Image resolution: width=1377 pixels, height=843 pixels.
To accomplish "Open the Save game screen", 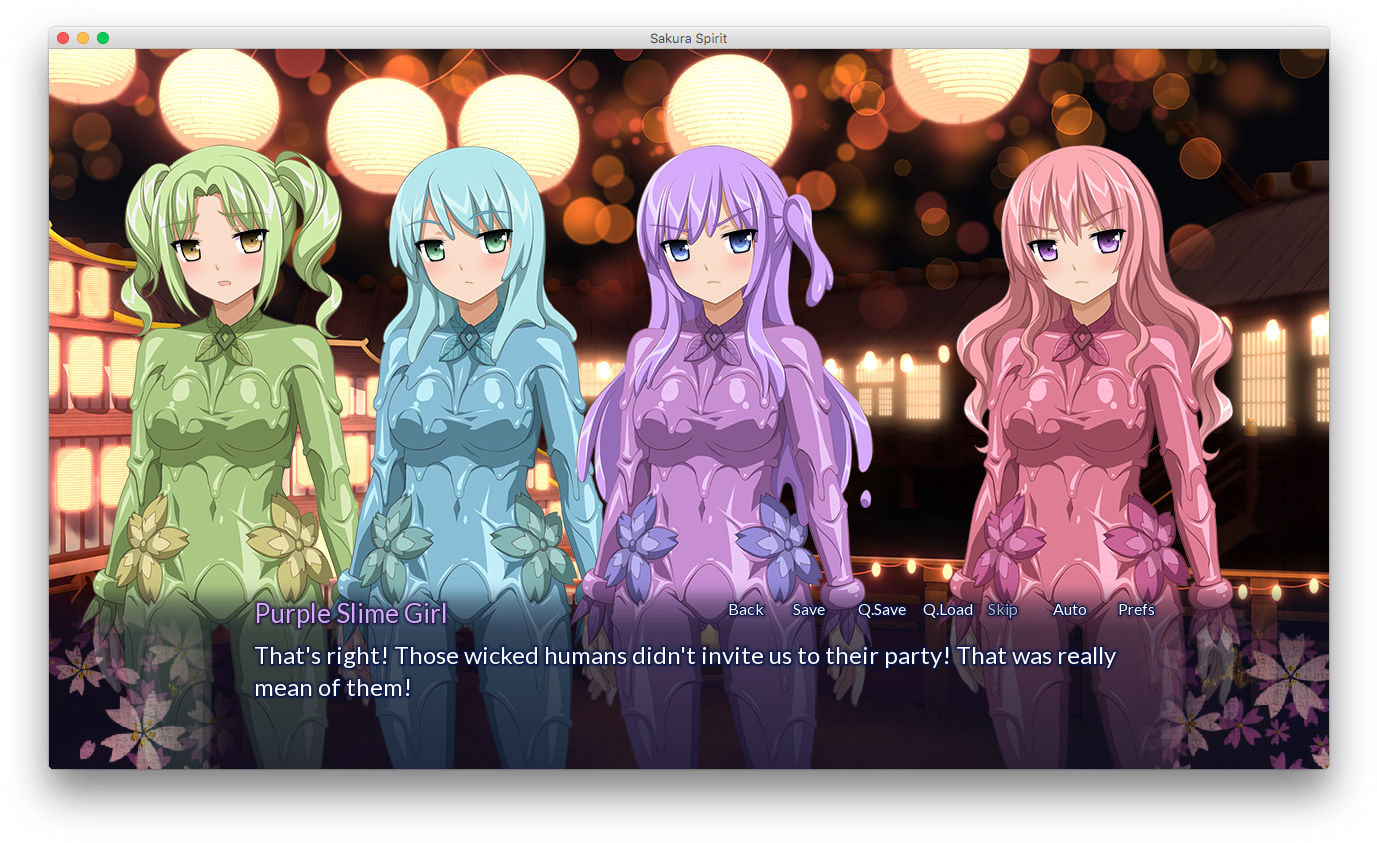I will (x=808, y=610).
